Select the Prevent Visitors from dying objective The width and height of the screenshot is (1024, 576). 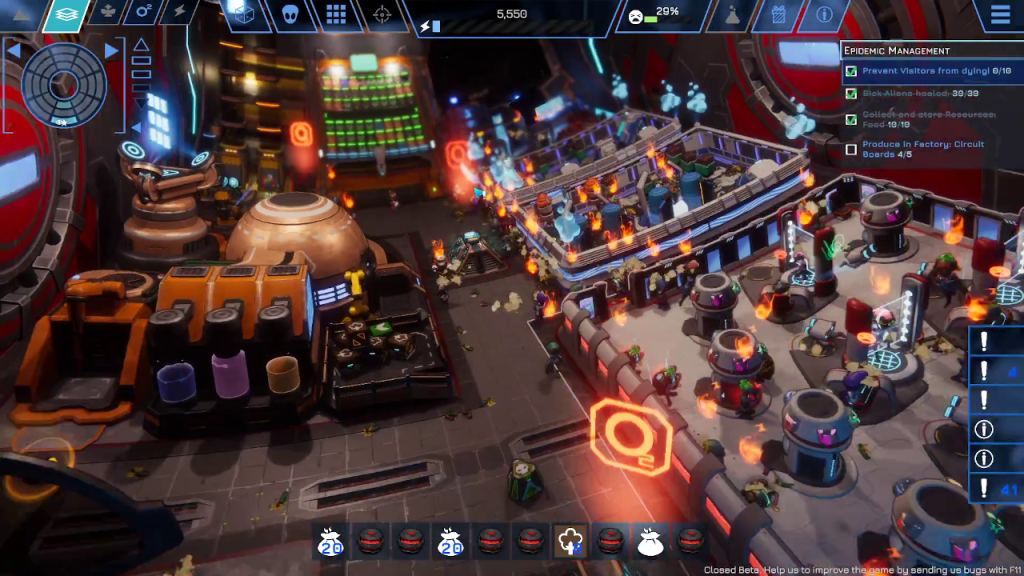click(925, 71)
